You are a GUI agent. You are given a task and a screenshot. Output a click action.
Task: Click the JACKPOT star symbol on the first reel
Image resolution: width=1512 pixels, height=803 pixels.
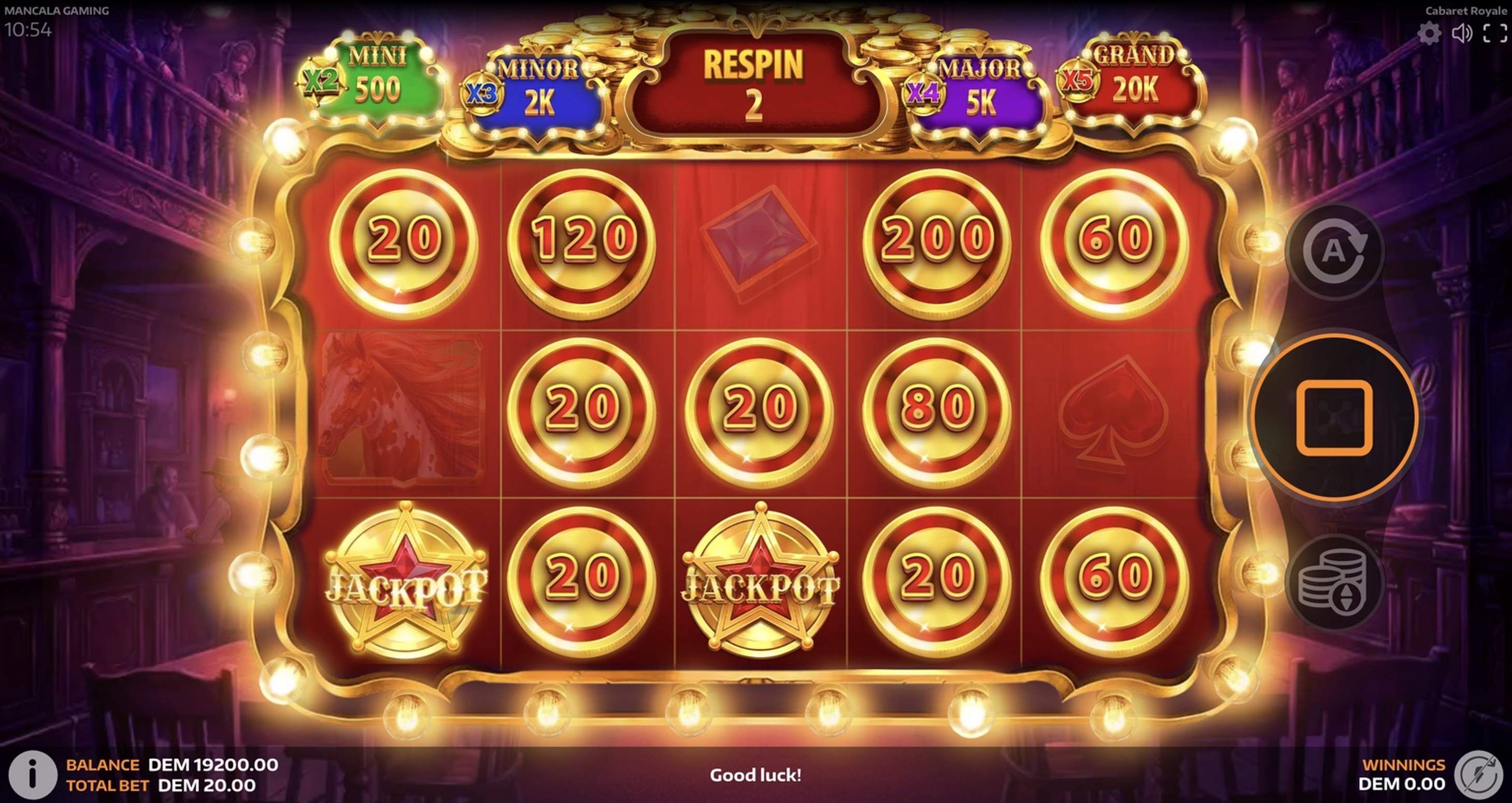(405, 578)
